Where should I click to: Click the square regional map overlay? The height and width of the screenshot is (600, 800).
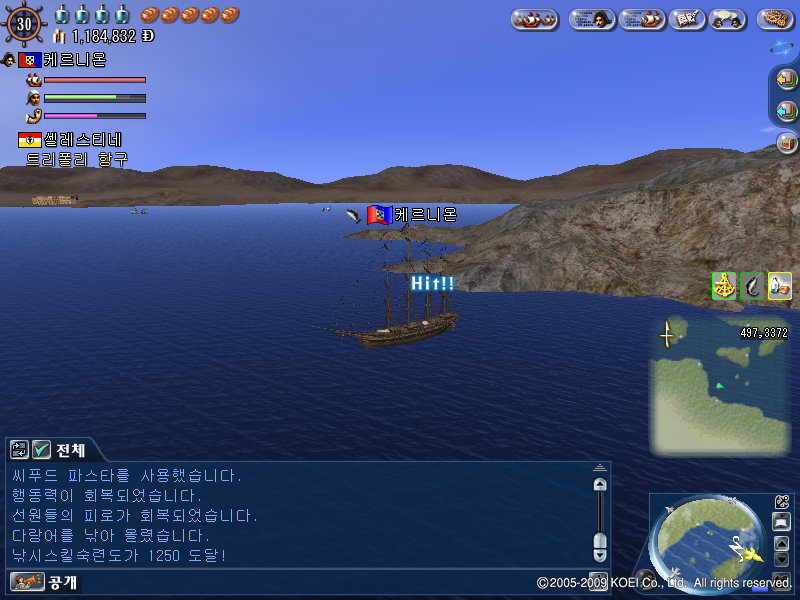[718, 385]
